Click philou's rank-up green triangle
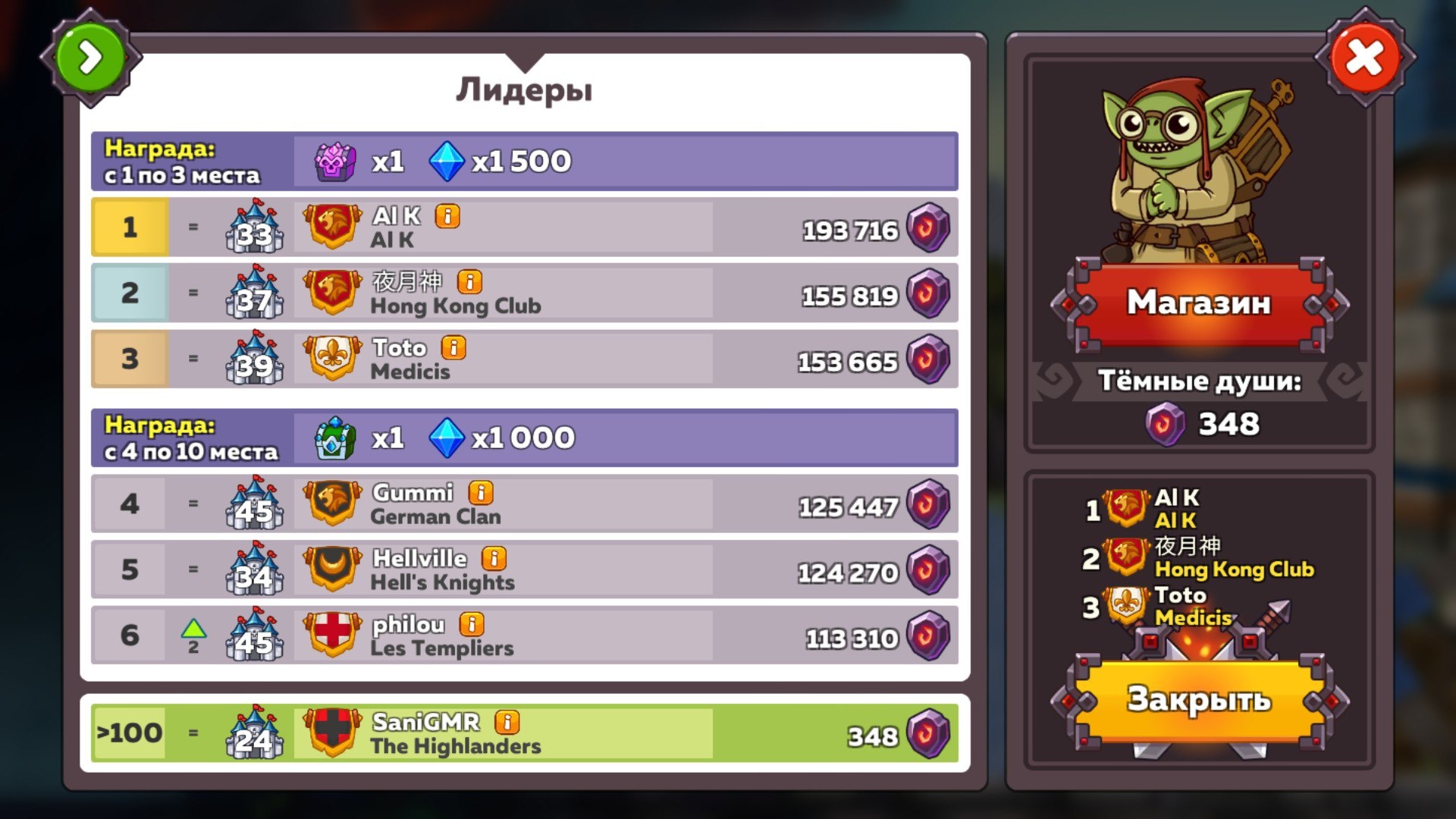 (194, 629)
